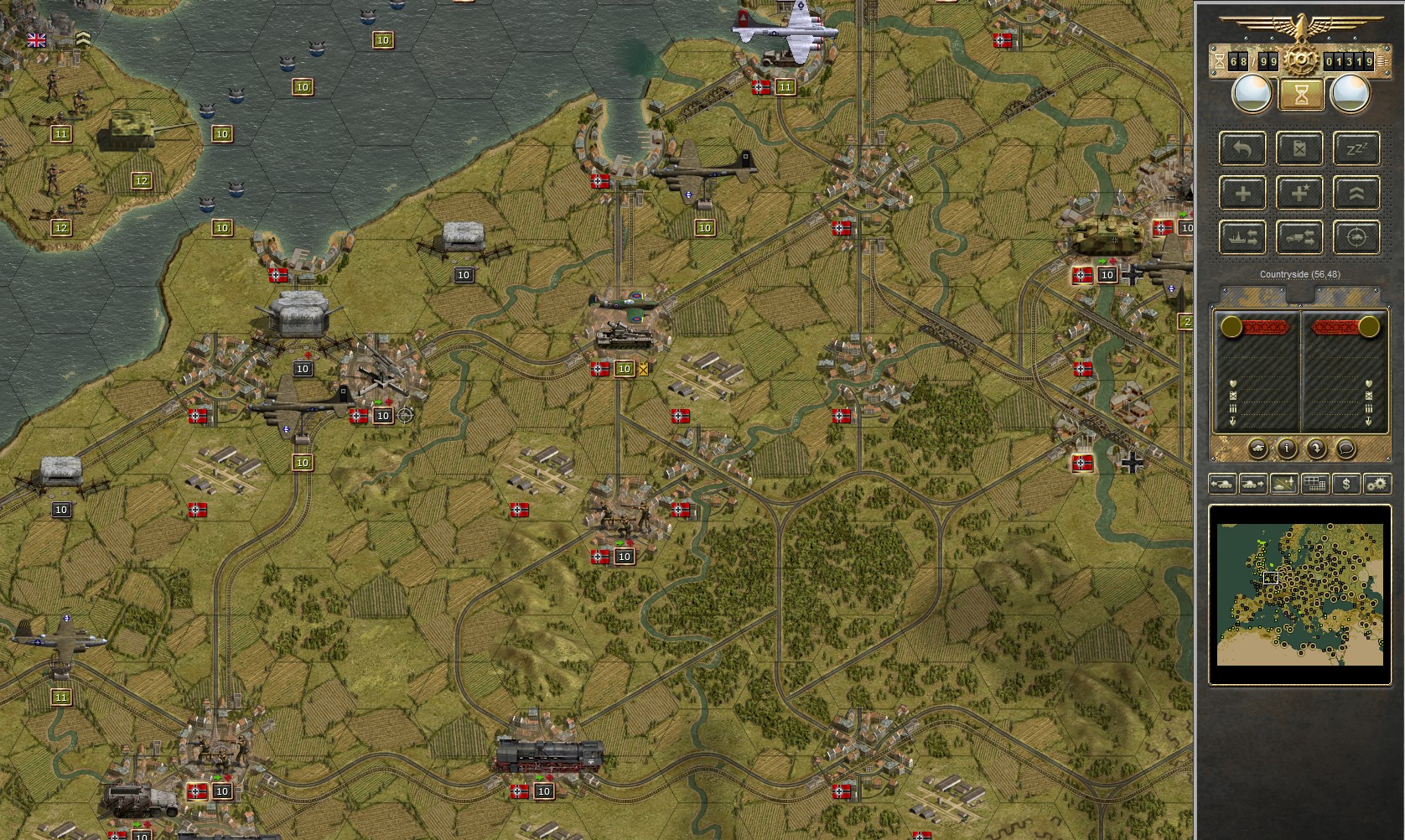Image resolution: width=1405 pixels, height=840 pixels.
Task: Open the game settings gears icon
Action: tap(1376, 484)
